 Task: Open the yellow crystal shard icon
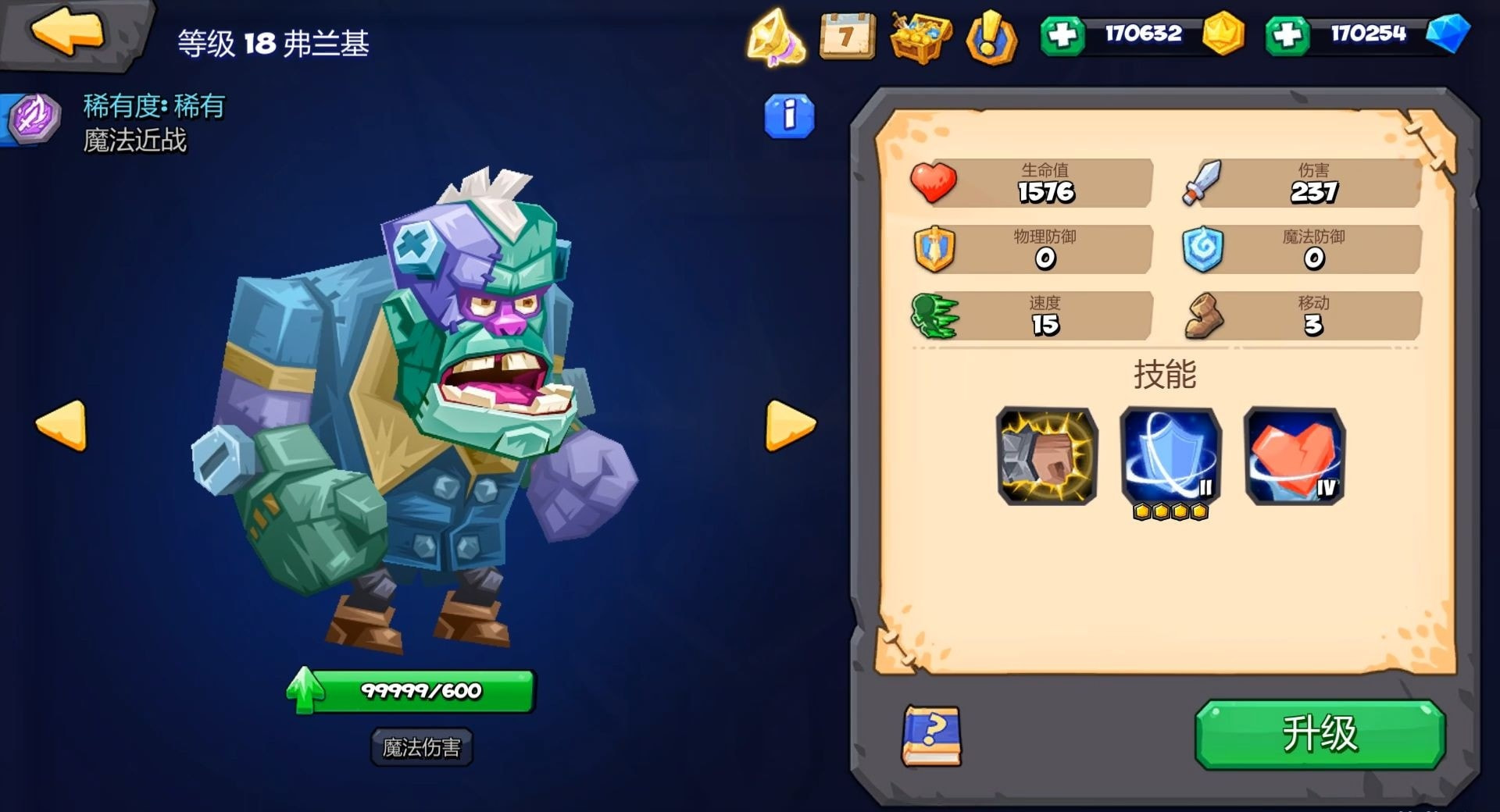(775, 37)
